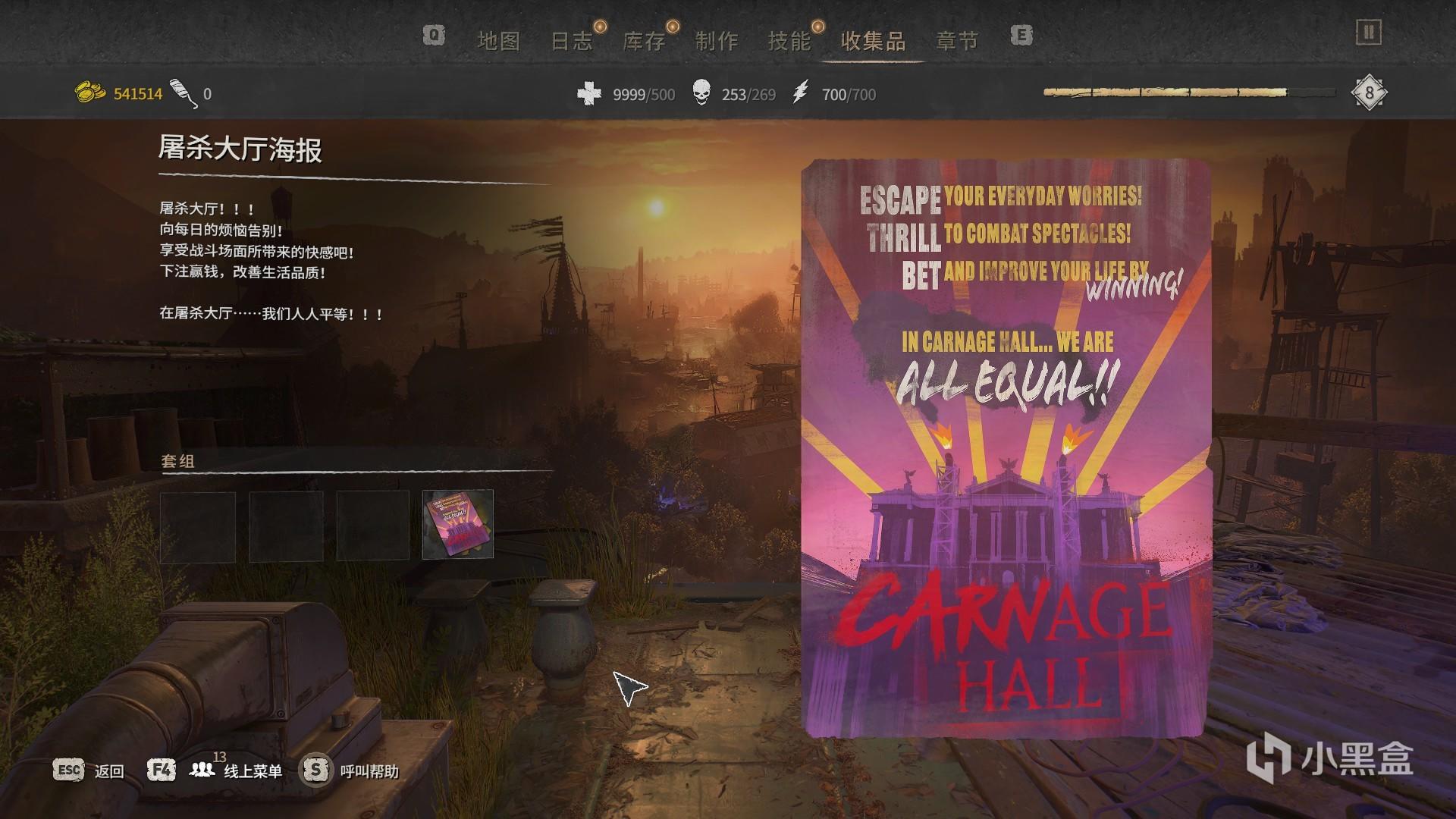Image resolution: width=1456 pixels, height=819 pixels.
Task: Select the 库存 inventory tab
Action: (x=644, y=41)
